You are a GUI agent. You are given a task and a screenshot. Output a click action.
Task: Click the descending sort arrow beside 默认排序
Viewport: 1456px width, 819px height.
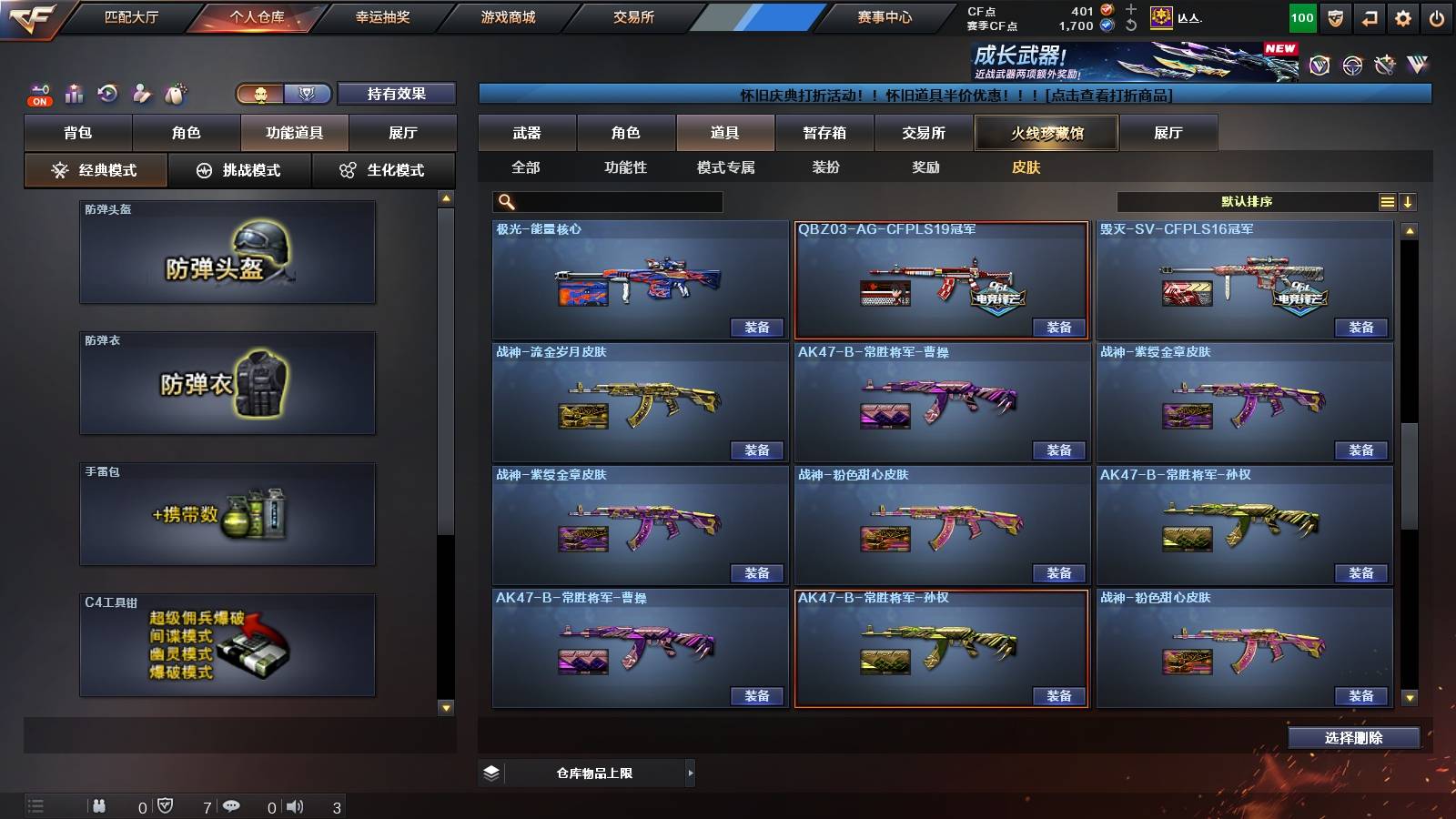click(1408, 202)
